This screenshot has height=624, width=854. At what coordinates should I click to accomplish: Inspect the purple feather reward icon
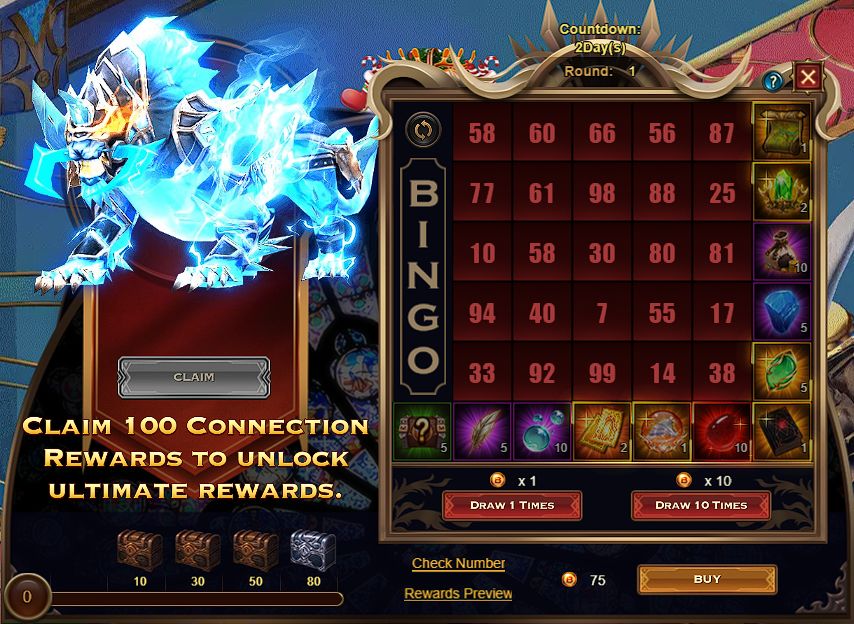481,431
